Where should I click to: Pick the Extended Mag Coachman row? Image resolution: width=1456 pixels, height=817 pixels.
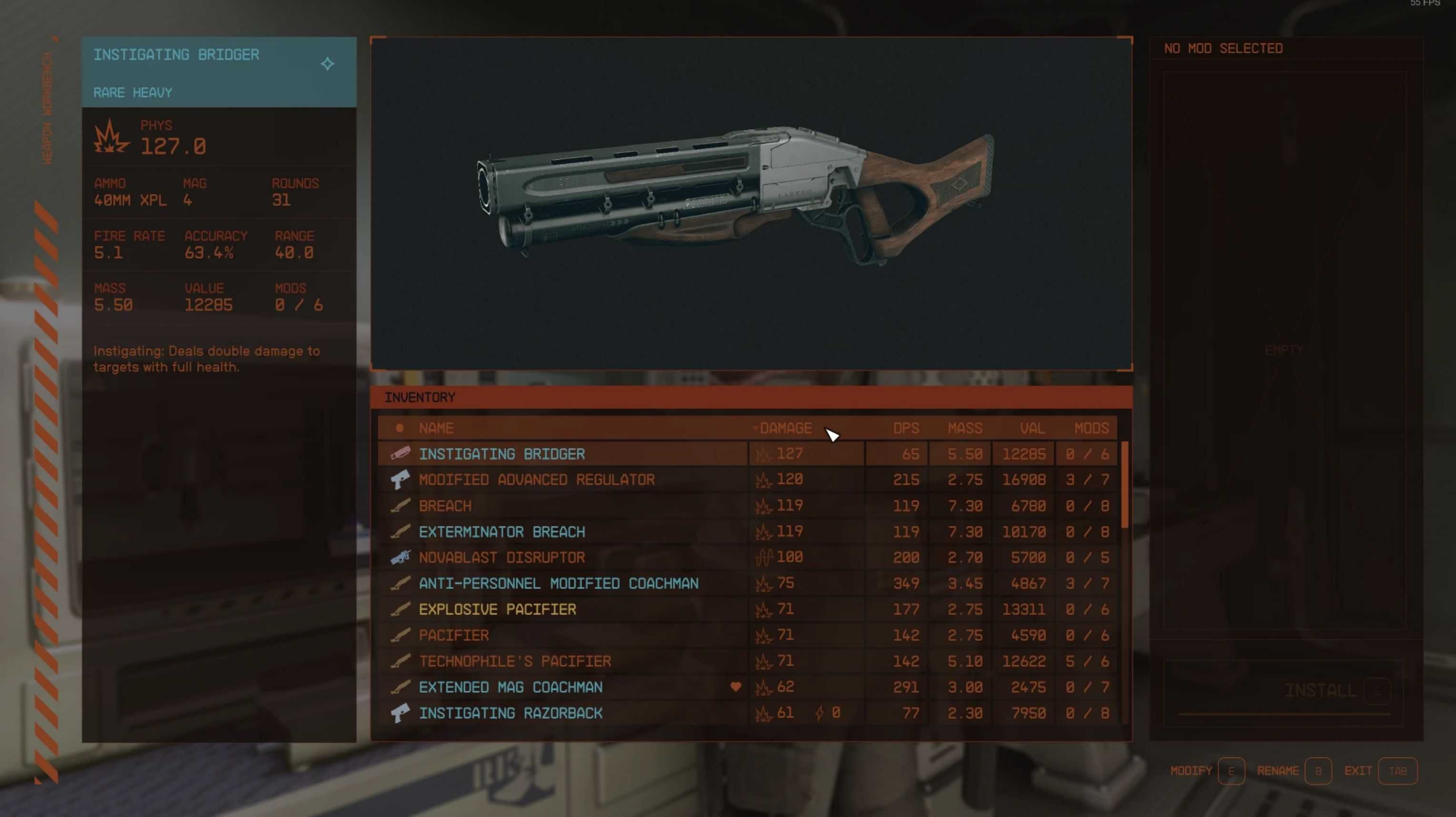511,687
